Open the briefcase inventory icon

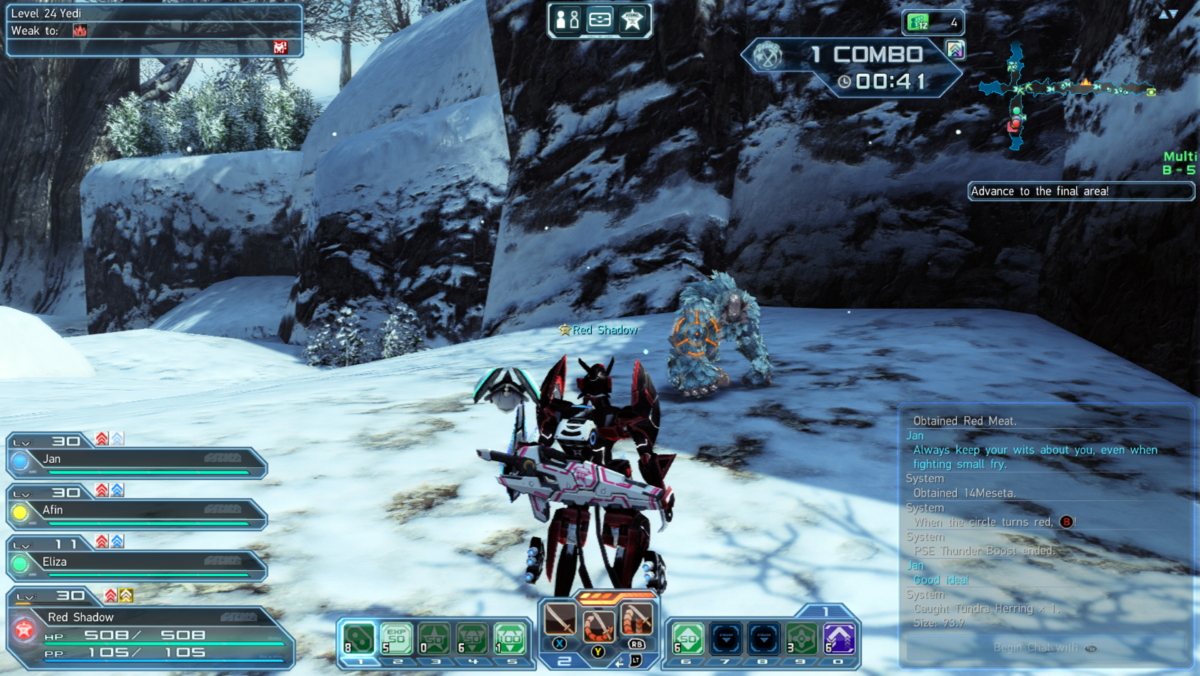point(600,20)
